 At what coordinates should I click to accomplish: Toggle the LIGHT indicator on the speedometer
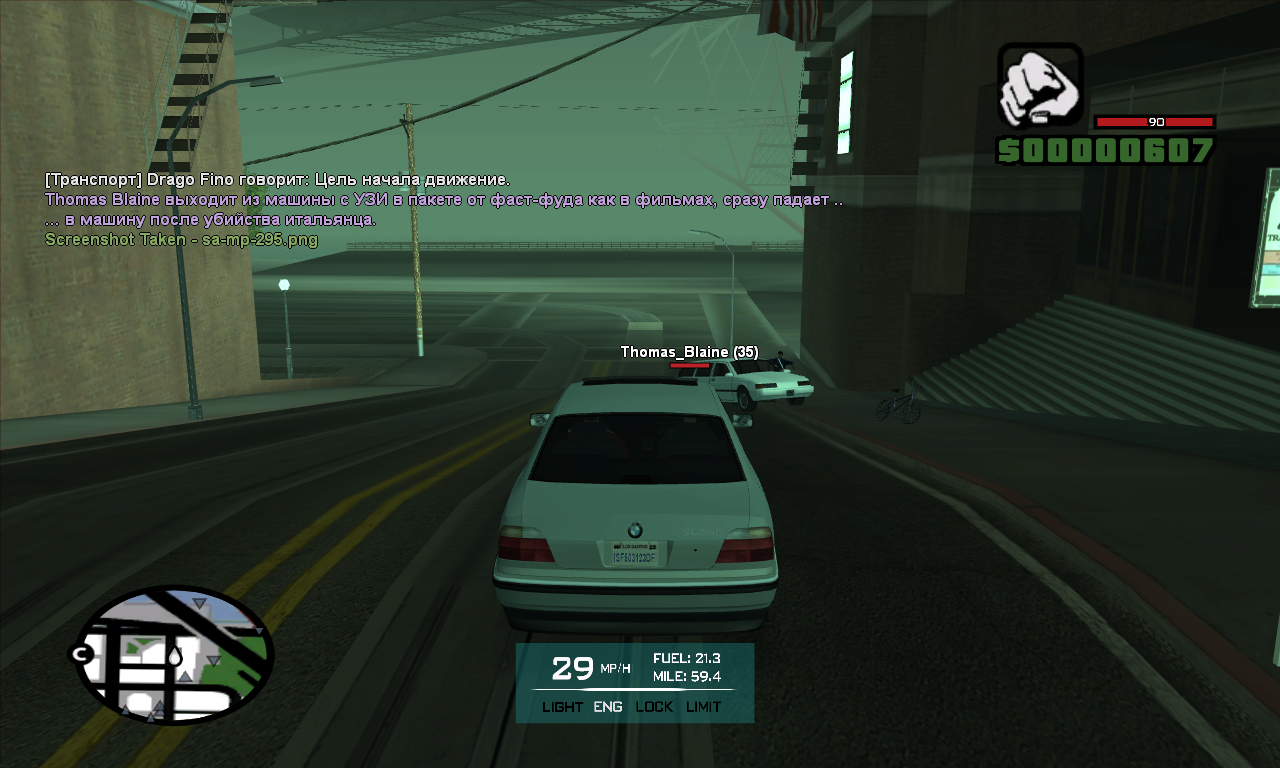click(562, 707)
